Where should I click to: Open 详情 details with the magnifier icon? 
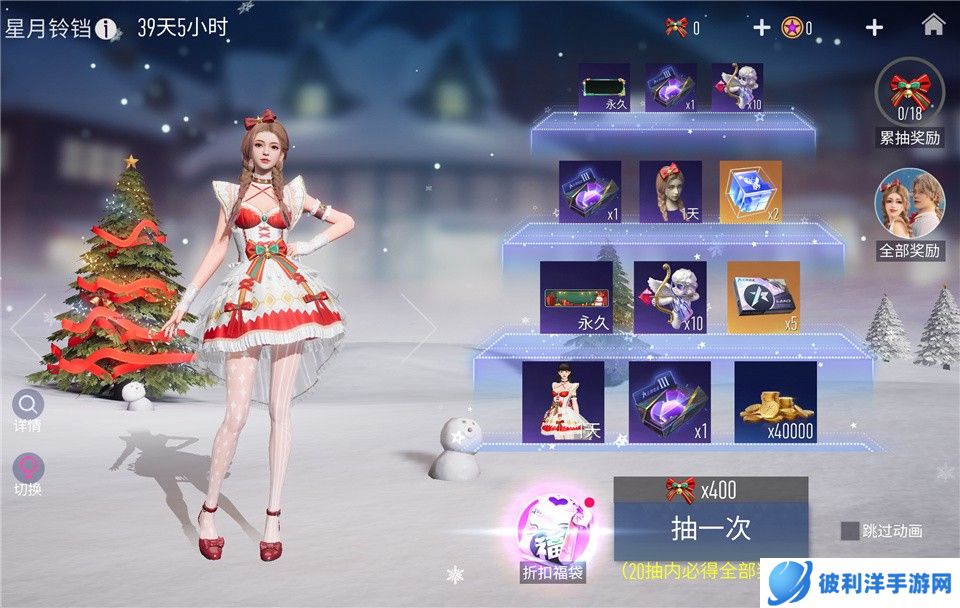point(28,405)
